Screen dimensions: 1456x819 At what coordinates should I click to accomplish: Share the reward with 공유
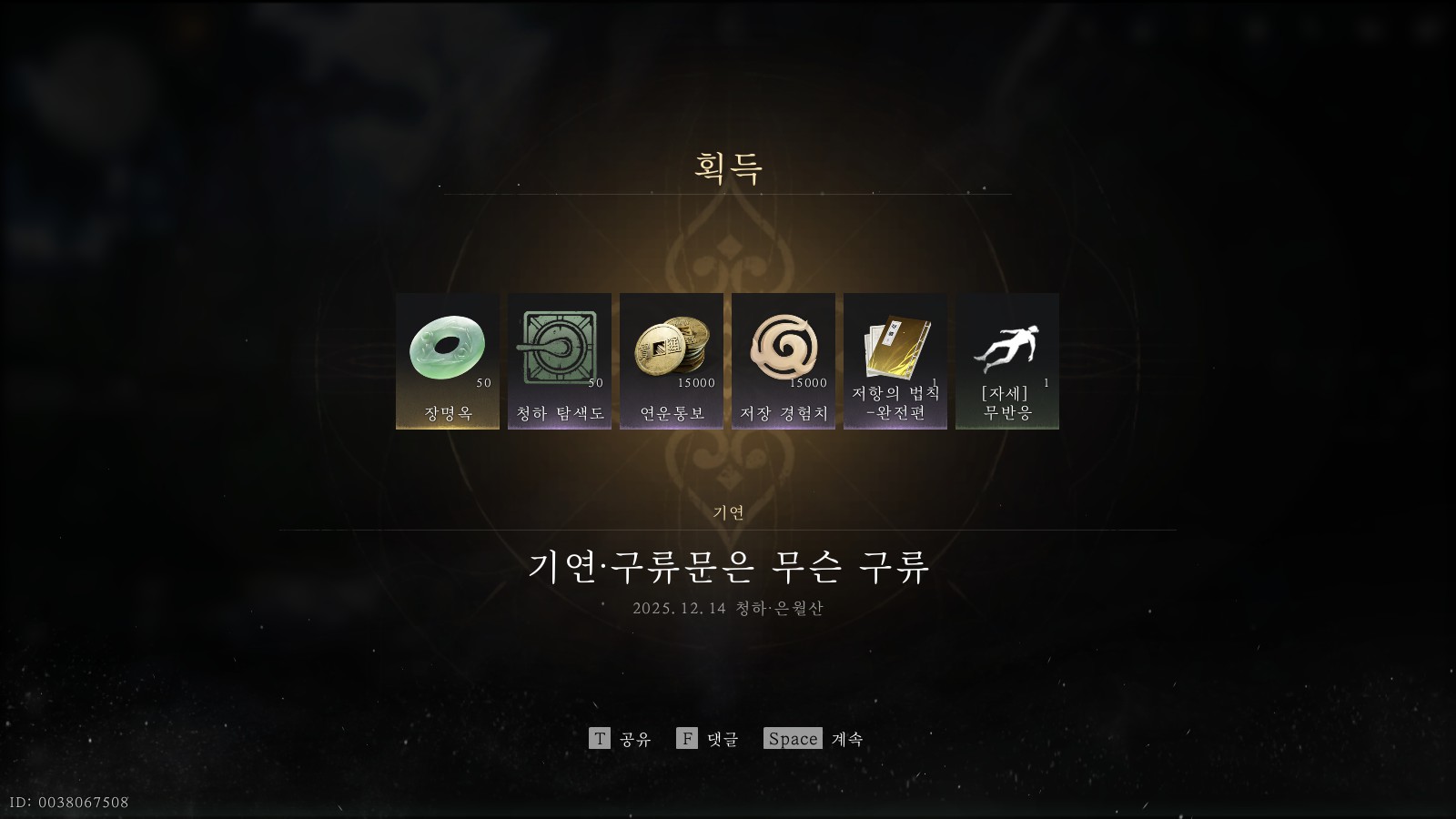click(x=621, y=739)
